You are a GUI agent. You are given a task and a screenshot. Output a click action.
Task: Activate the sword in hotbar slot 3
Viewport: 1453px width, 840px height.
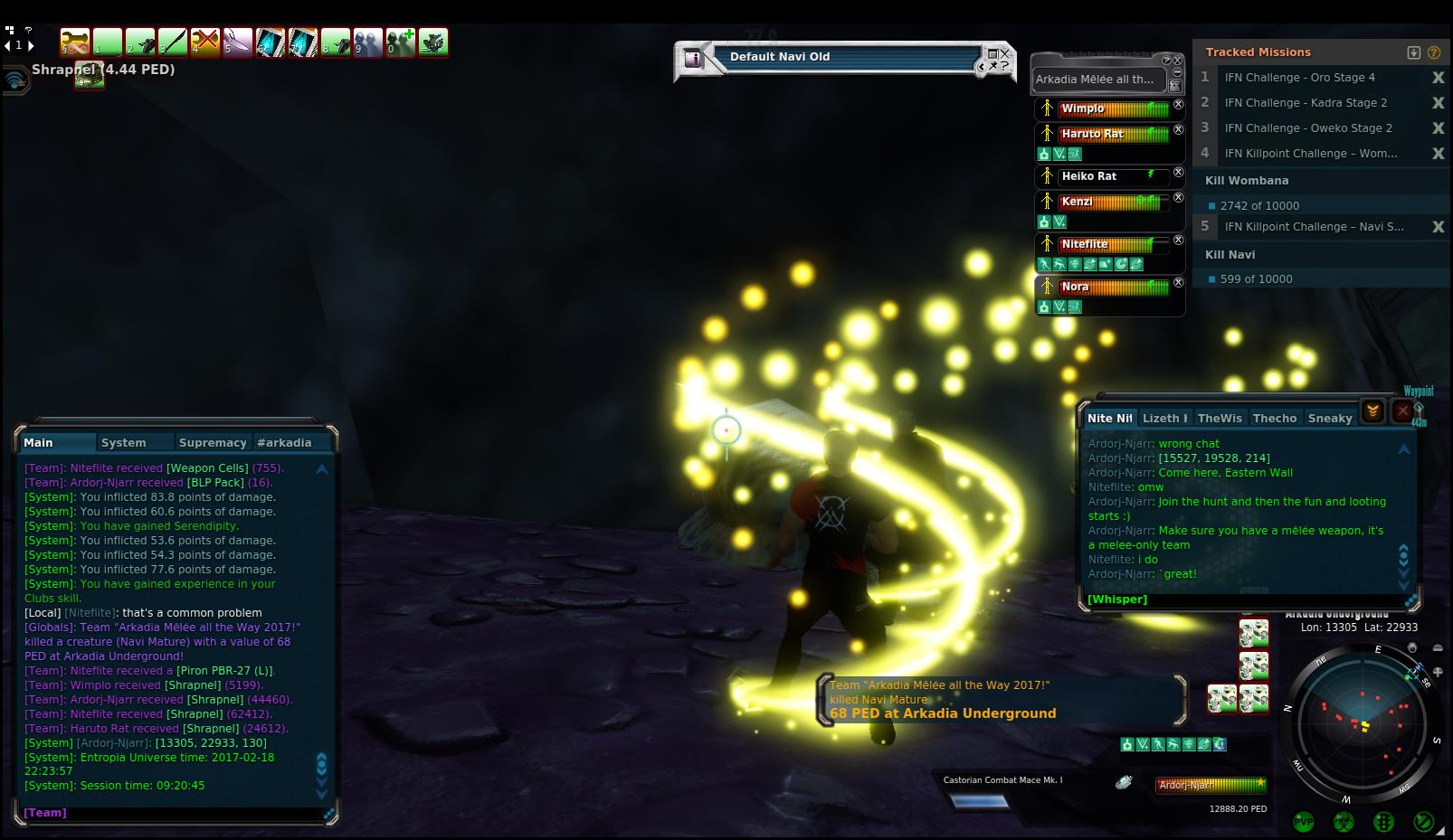tap(172, 42)
